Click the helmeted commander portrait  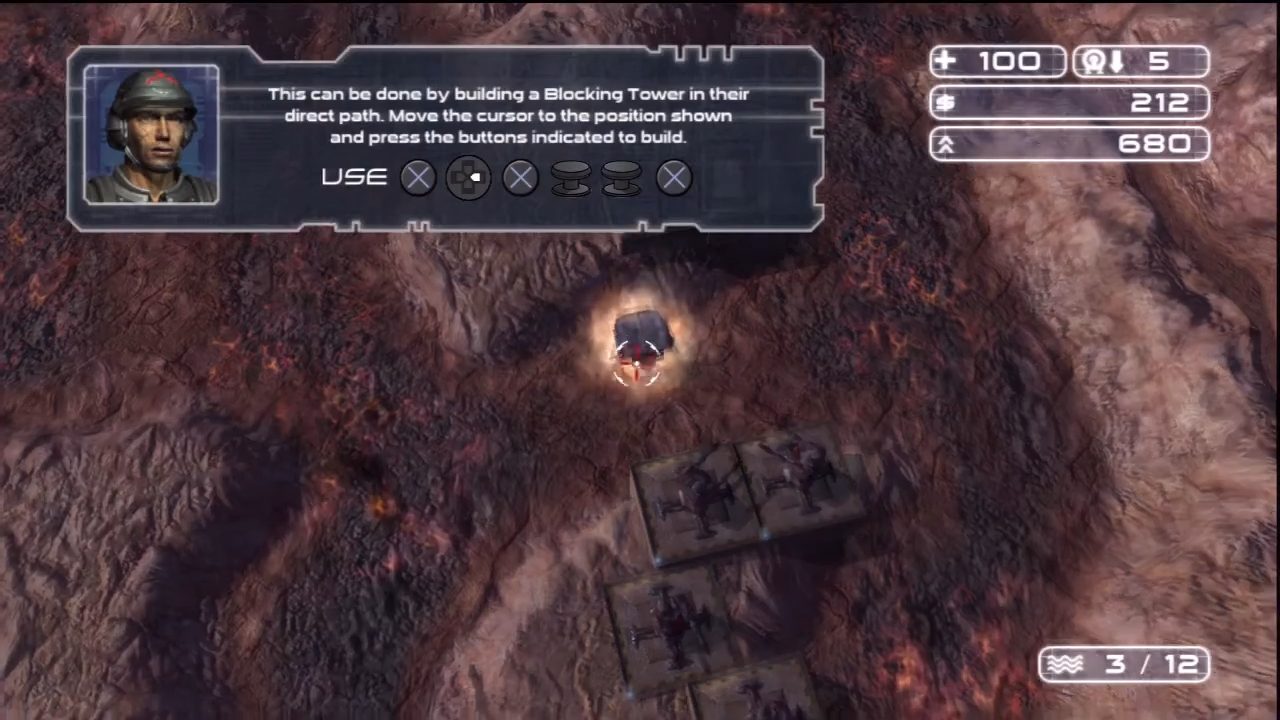pyautogui.click(x=151, y=135)
